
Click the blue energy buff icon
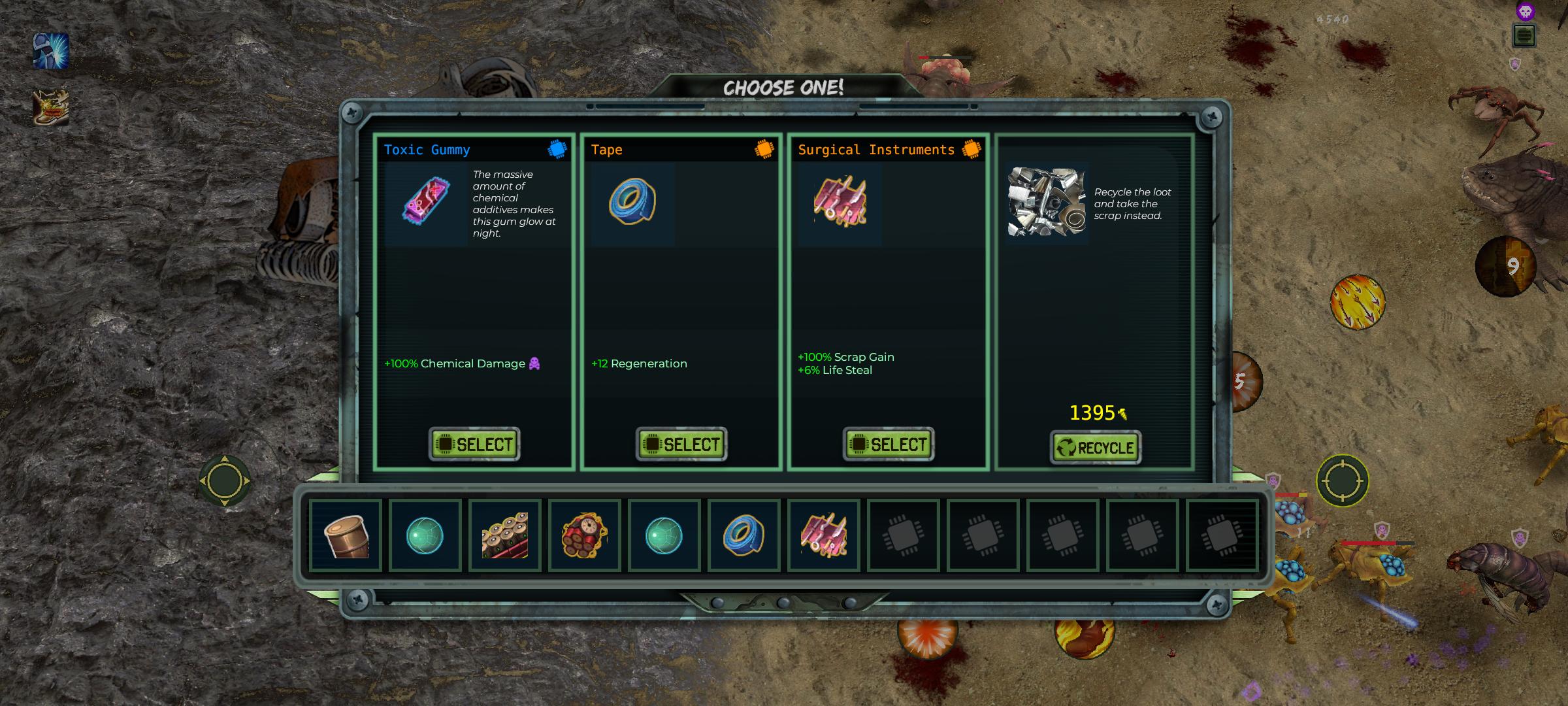[51, 52]
